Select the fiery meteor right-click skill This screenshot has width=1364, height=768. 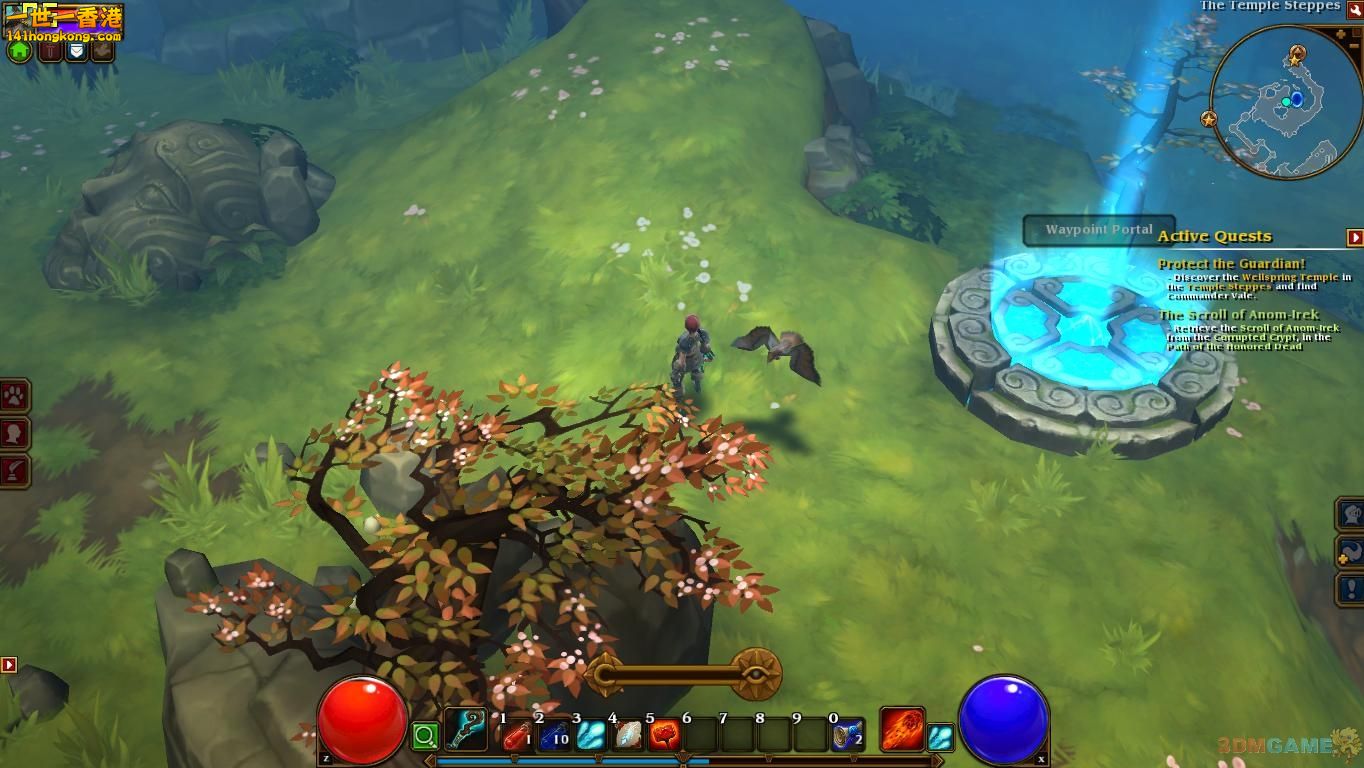(901, 729)
